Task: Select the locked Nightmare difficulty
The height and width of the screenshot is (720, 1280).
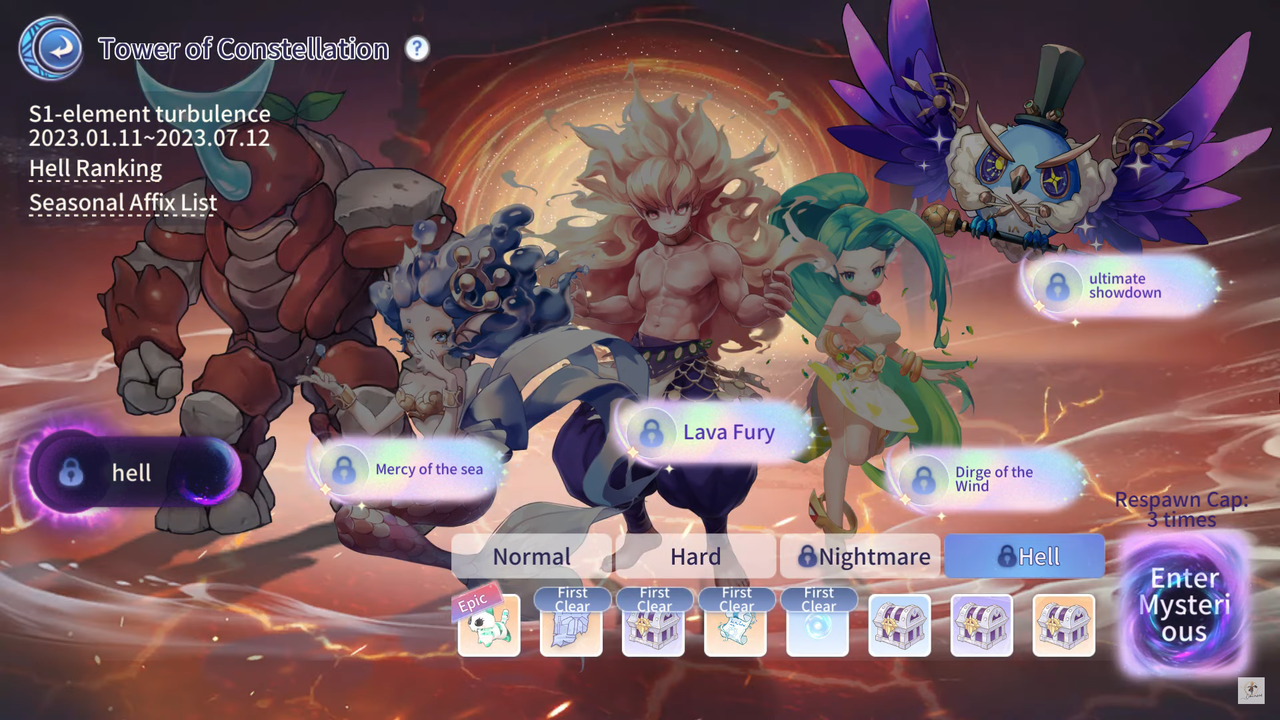Action: point(860,557)
